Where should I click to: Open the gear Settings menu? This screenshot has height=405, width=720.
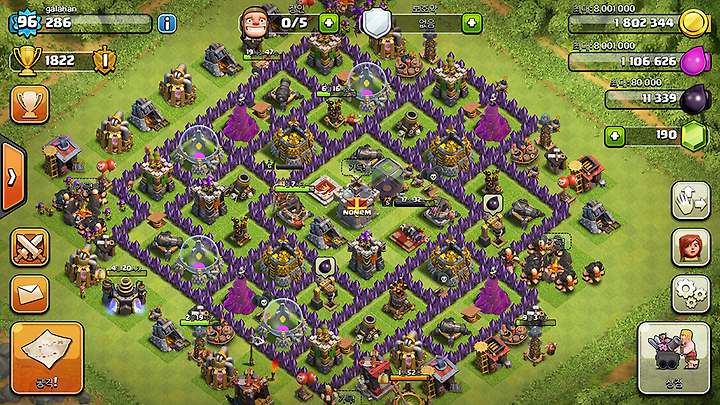coord(690,295)
